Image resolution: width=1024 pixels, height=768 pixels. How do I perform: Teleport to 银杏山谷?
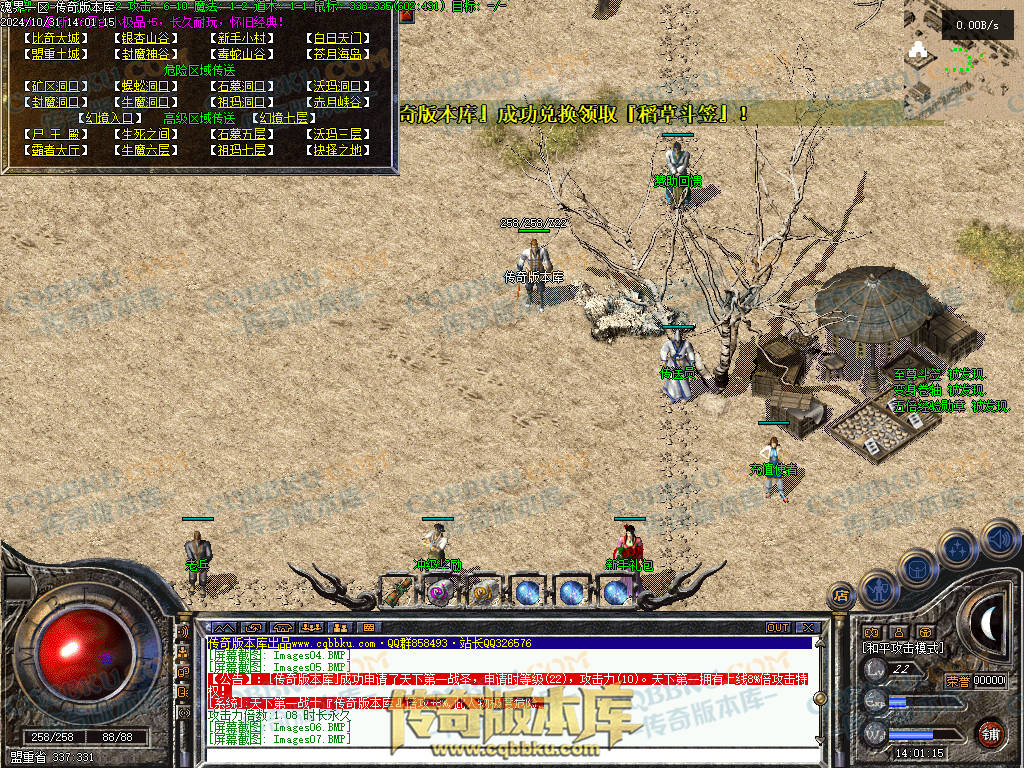coord(145,38)
